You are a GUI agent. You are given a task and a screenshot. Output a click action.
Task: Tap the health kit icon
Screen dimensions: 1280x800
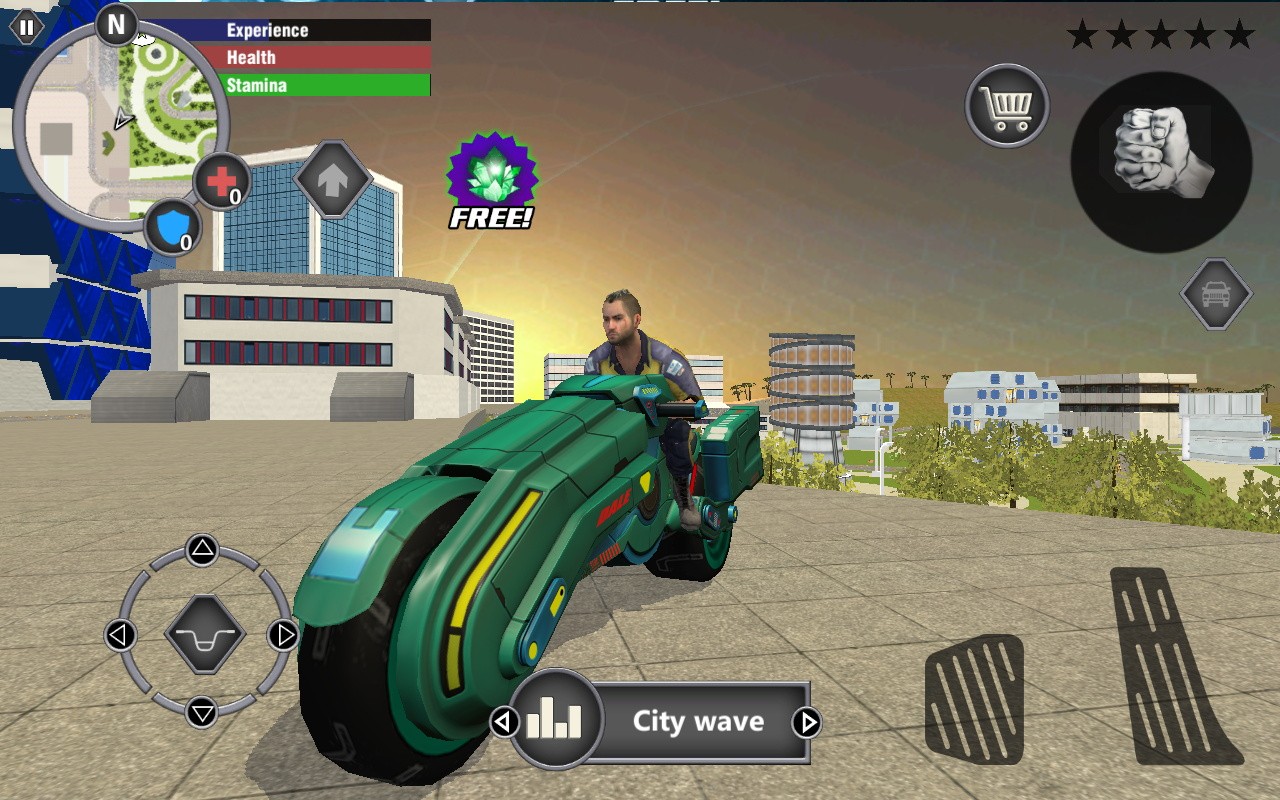point(222,182)
